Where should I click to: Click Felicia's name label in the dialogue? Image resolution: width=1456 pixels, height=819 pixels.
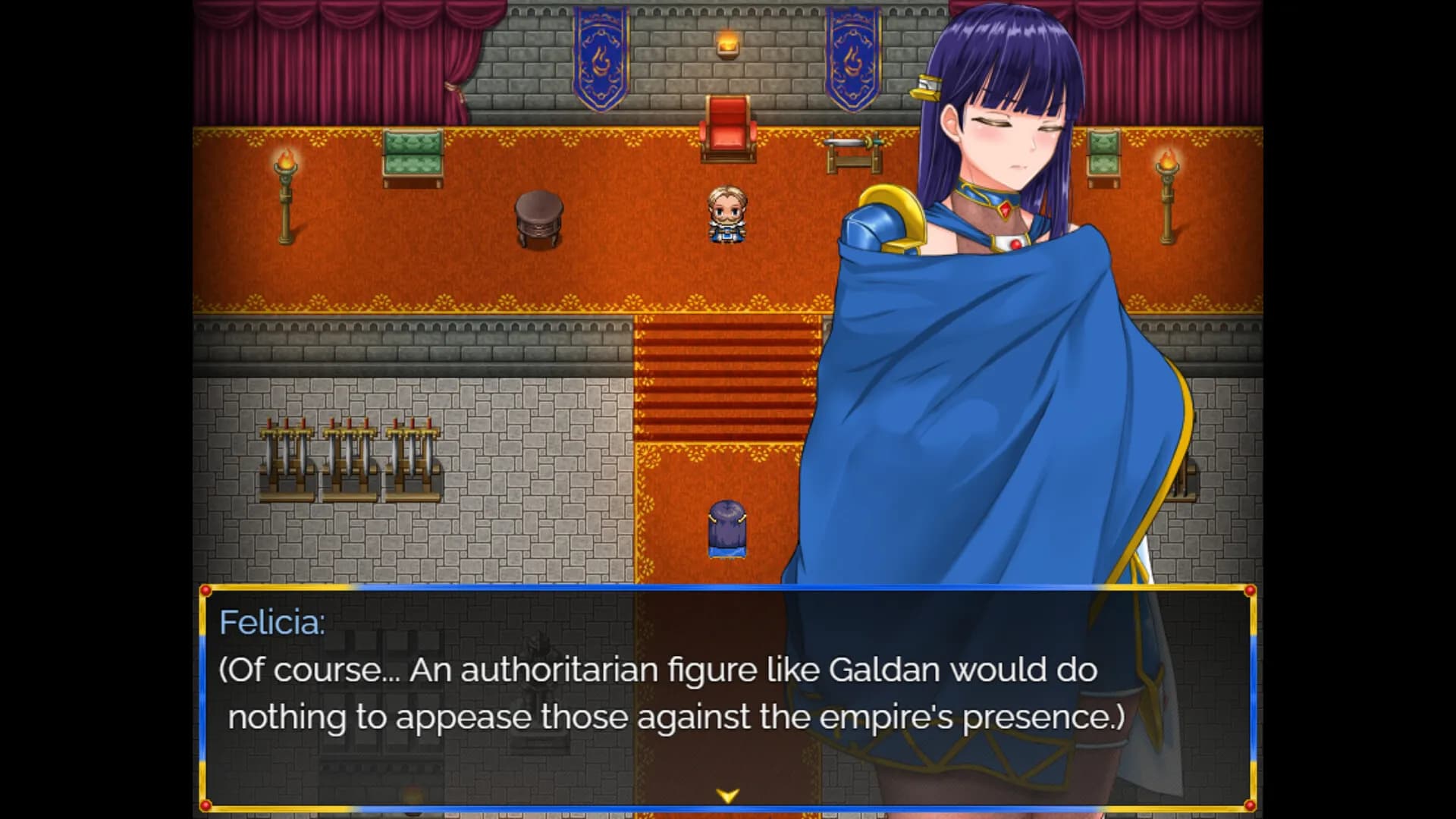click(x=273, y=623)
